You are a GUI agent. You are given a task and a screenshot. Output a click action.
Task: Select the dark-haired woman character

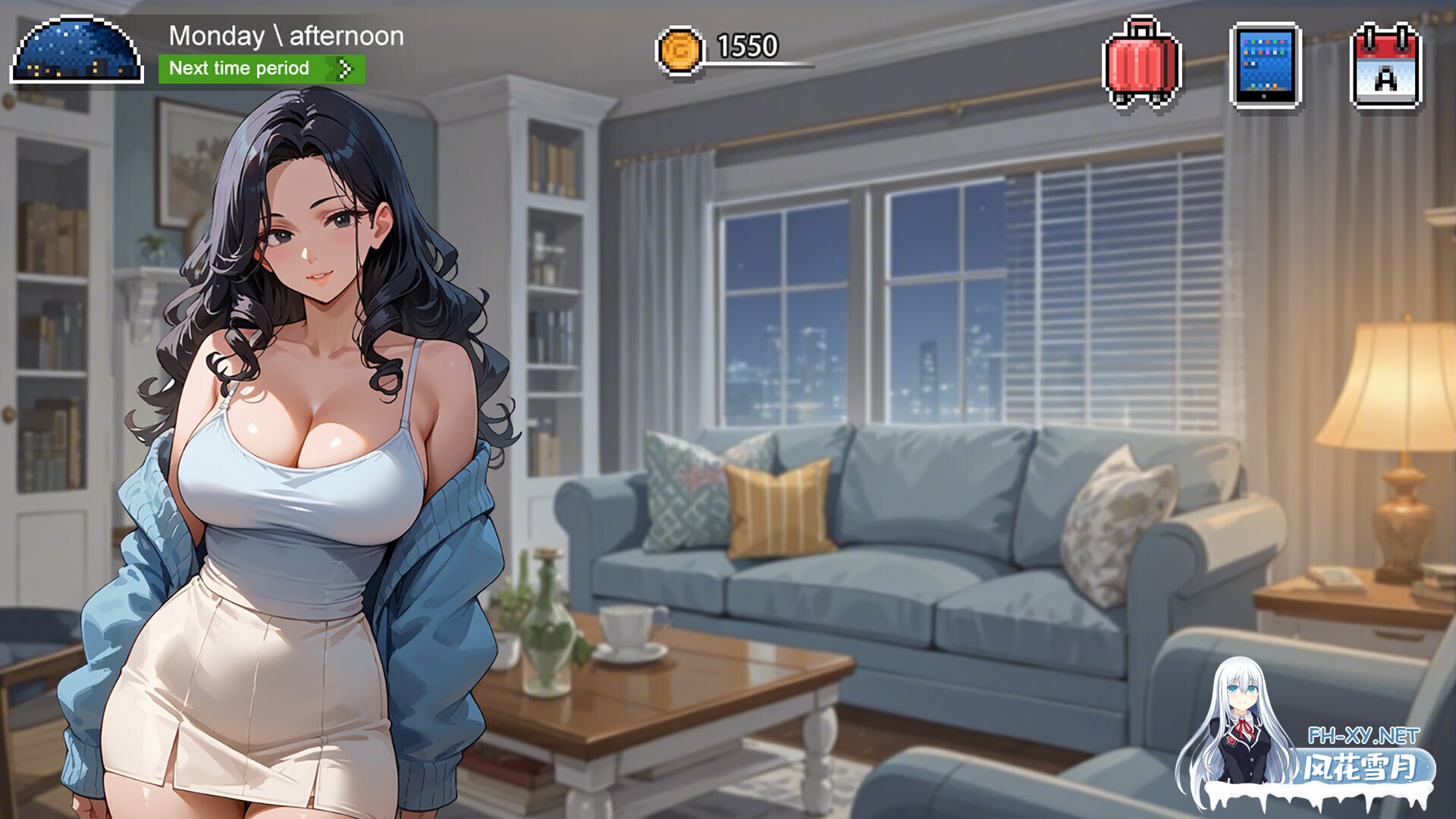(x=303, y=425)
